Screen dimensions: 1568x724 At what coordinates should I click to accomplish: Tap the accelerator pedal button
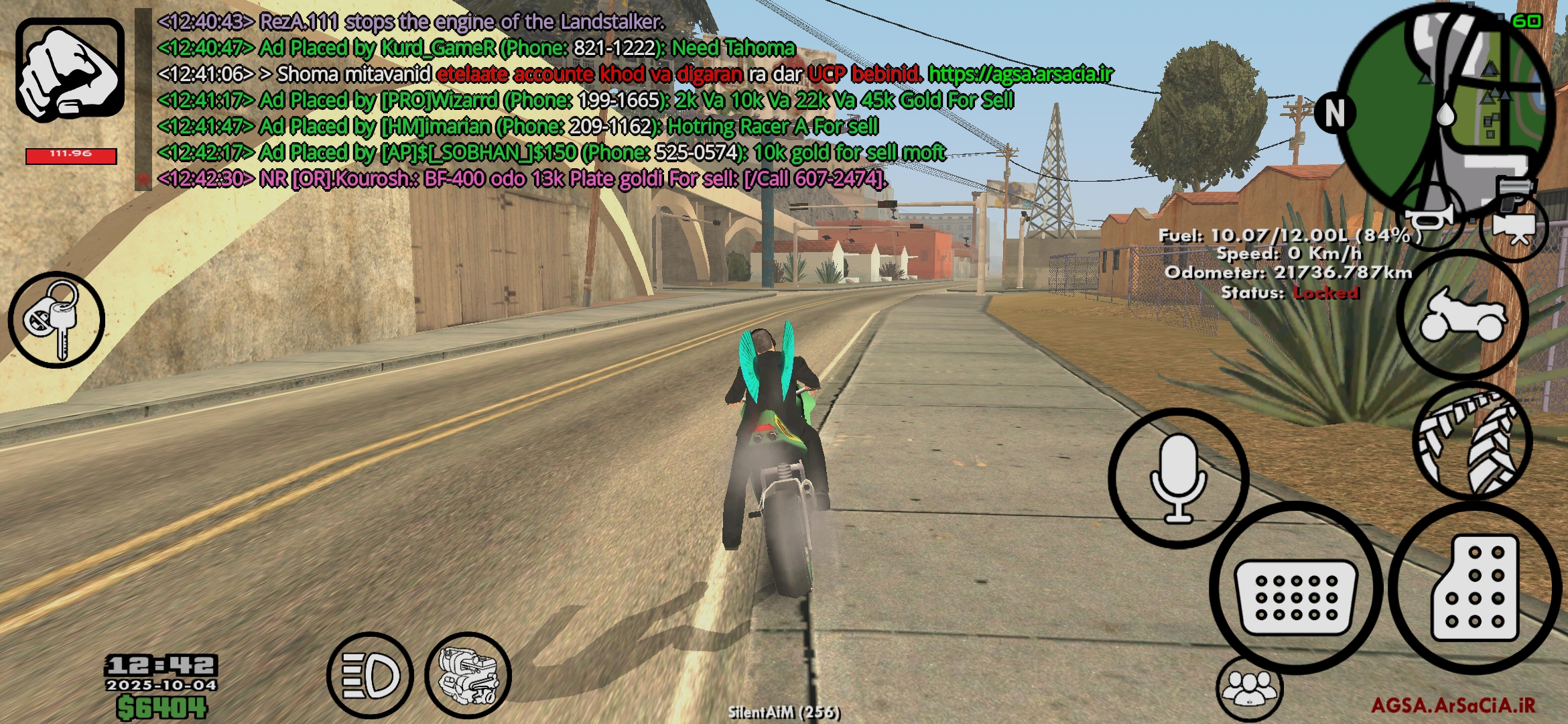1474,589
